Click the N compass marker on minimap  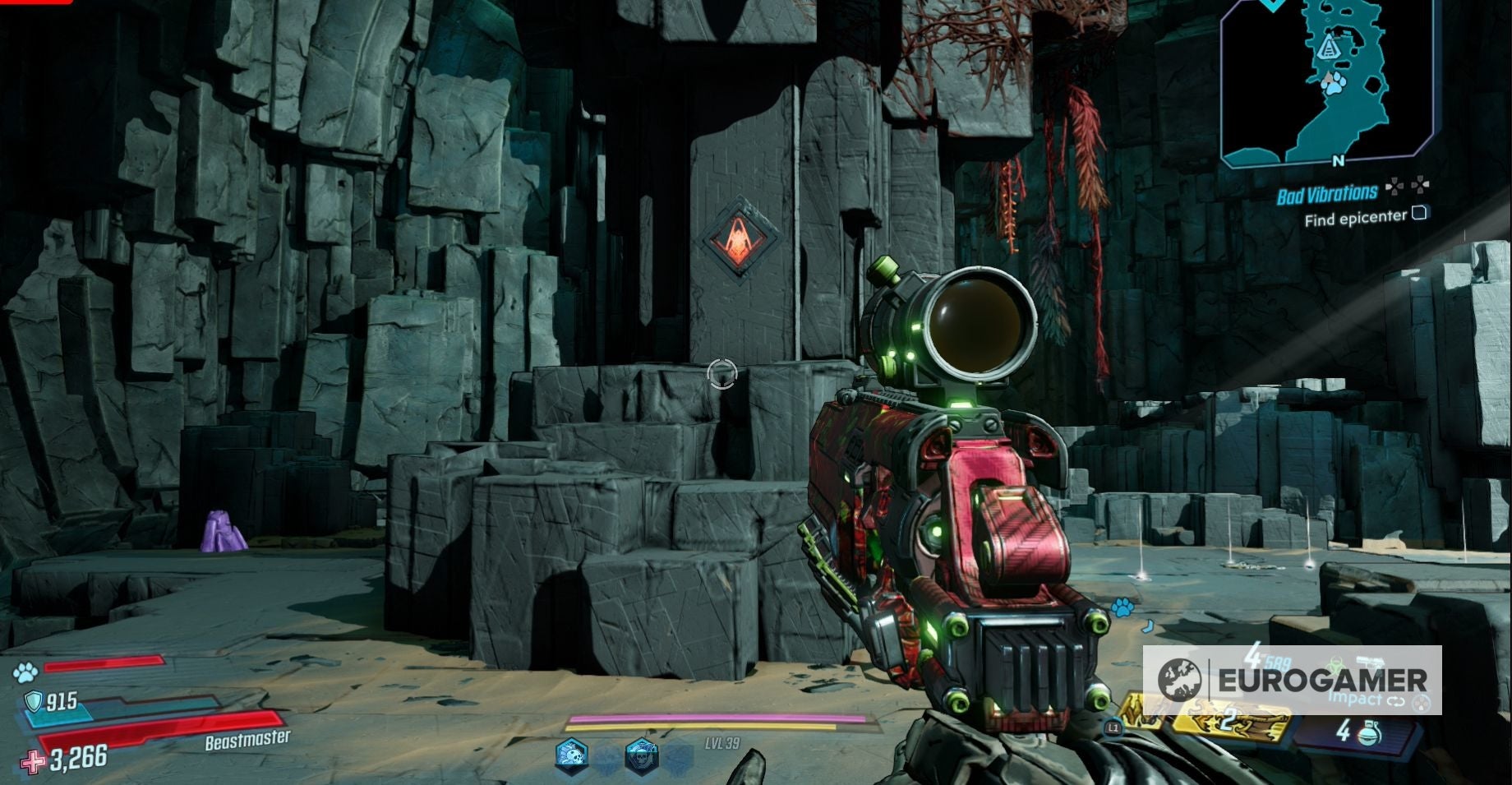click(x=1338, y=160)
